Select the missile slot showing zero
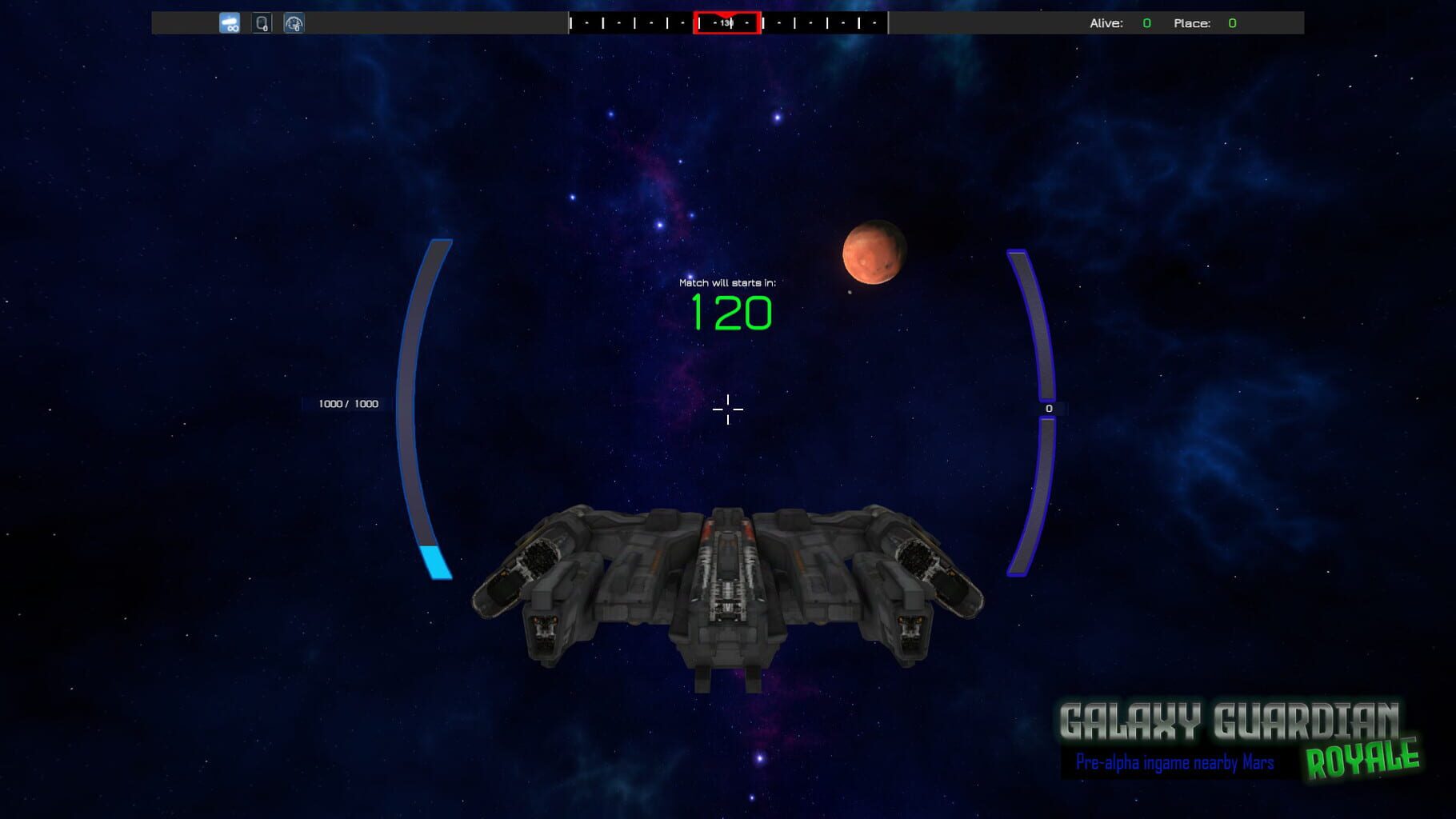Screen dimensions: 1456x819 tap(262, 23)
